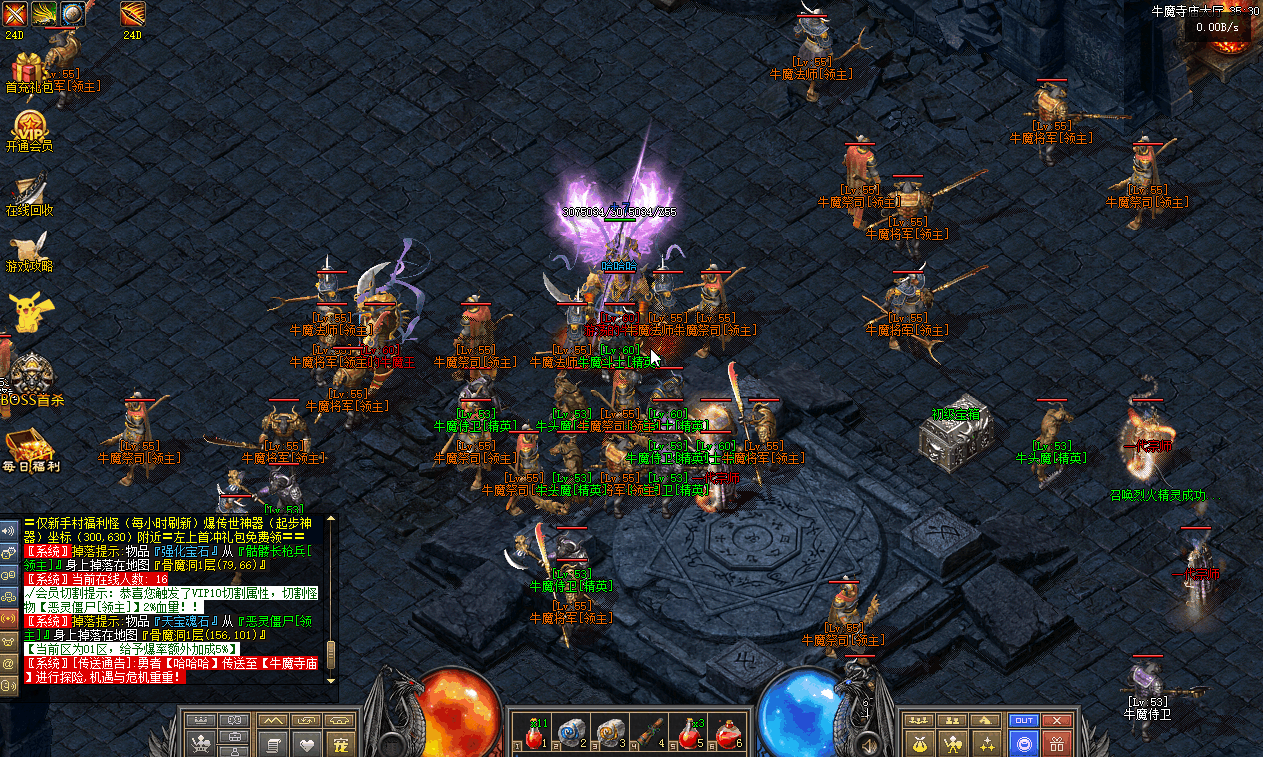1263x757 pixels.
Task: Click the blue OUT button
Action: 1024,720
